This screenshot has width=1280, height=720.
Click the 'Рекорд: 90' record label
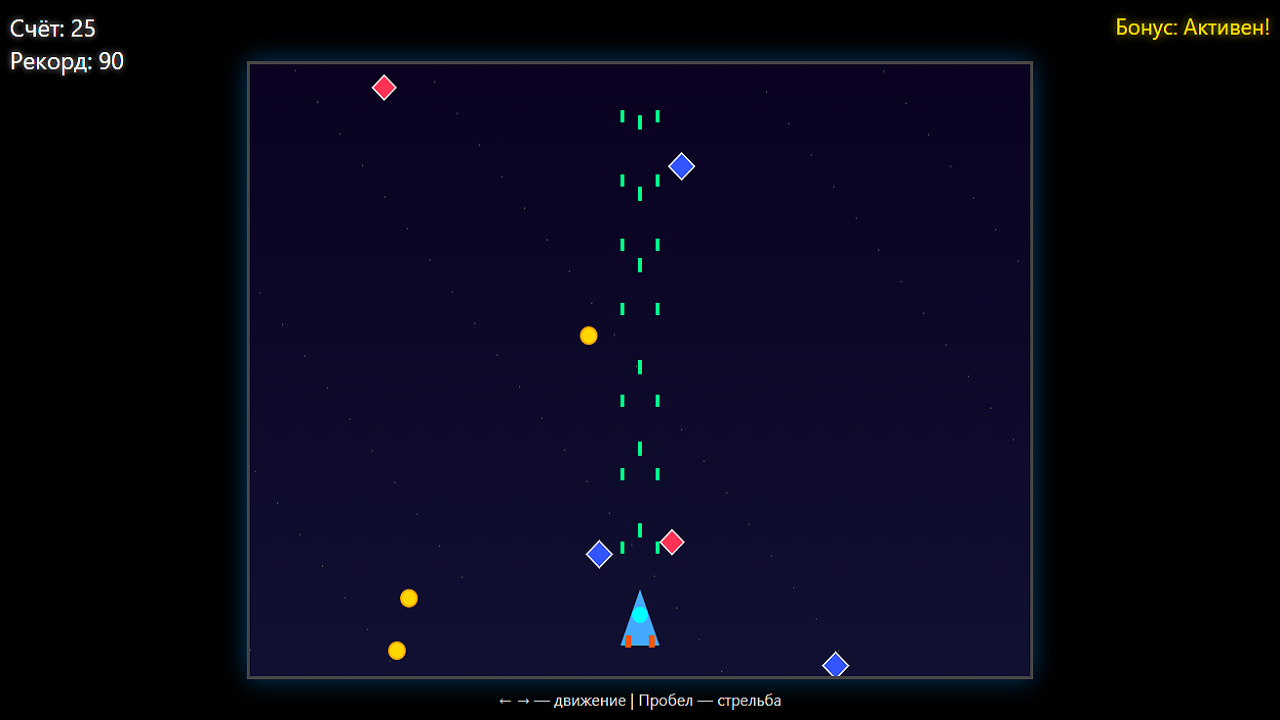click(x=65, y=61)
